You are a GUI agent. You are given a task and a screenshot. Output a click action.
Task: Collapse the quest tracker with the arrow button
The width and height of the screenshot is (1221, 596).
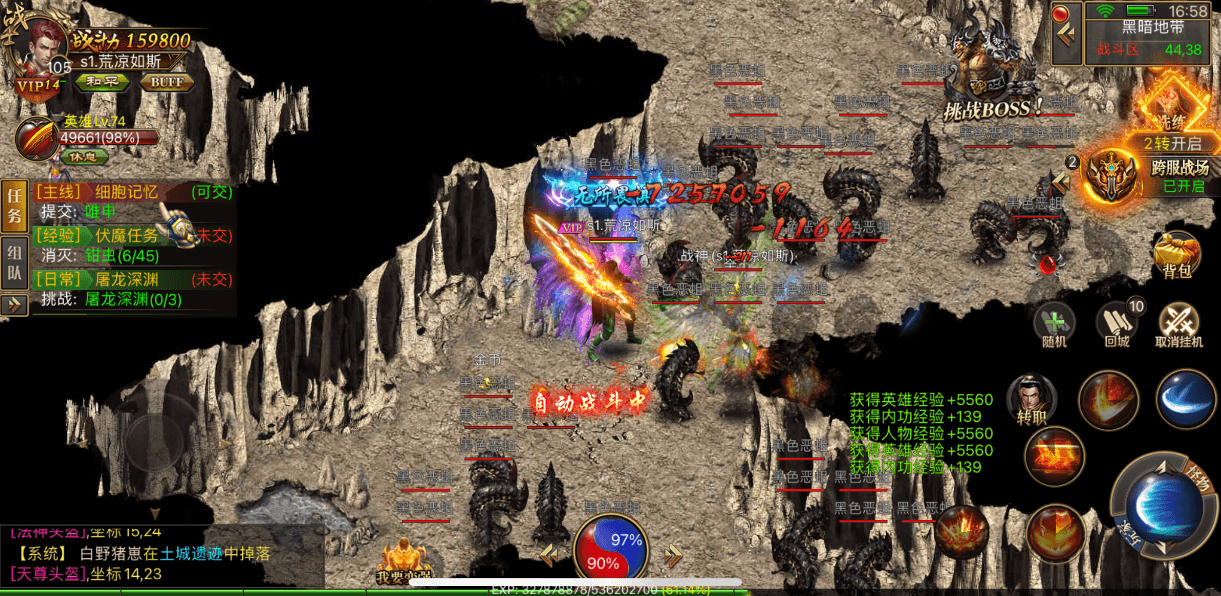tap(14, 304)
